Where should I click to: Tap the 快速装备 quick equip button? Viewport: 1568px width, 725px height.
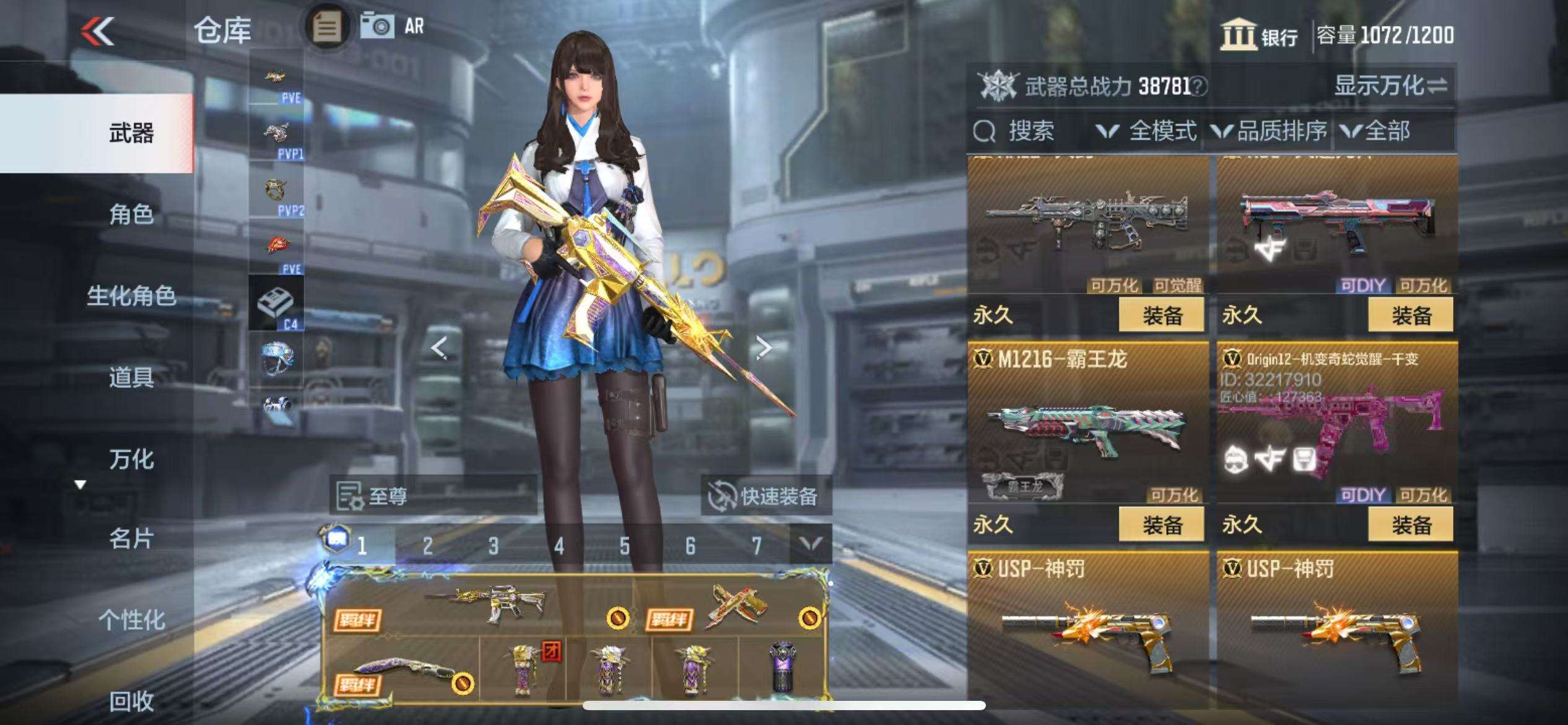coord(765,496)
